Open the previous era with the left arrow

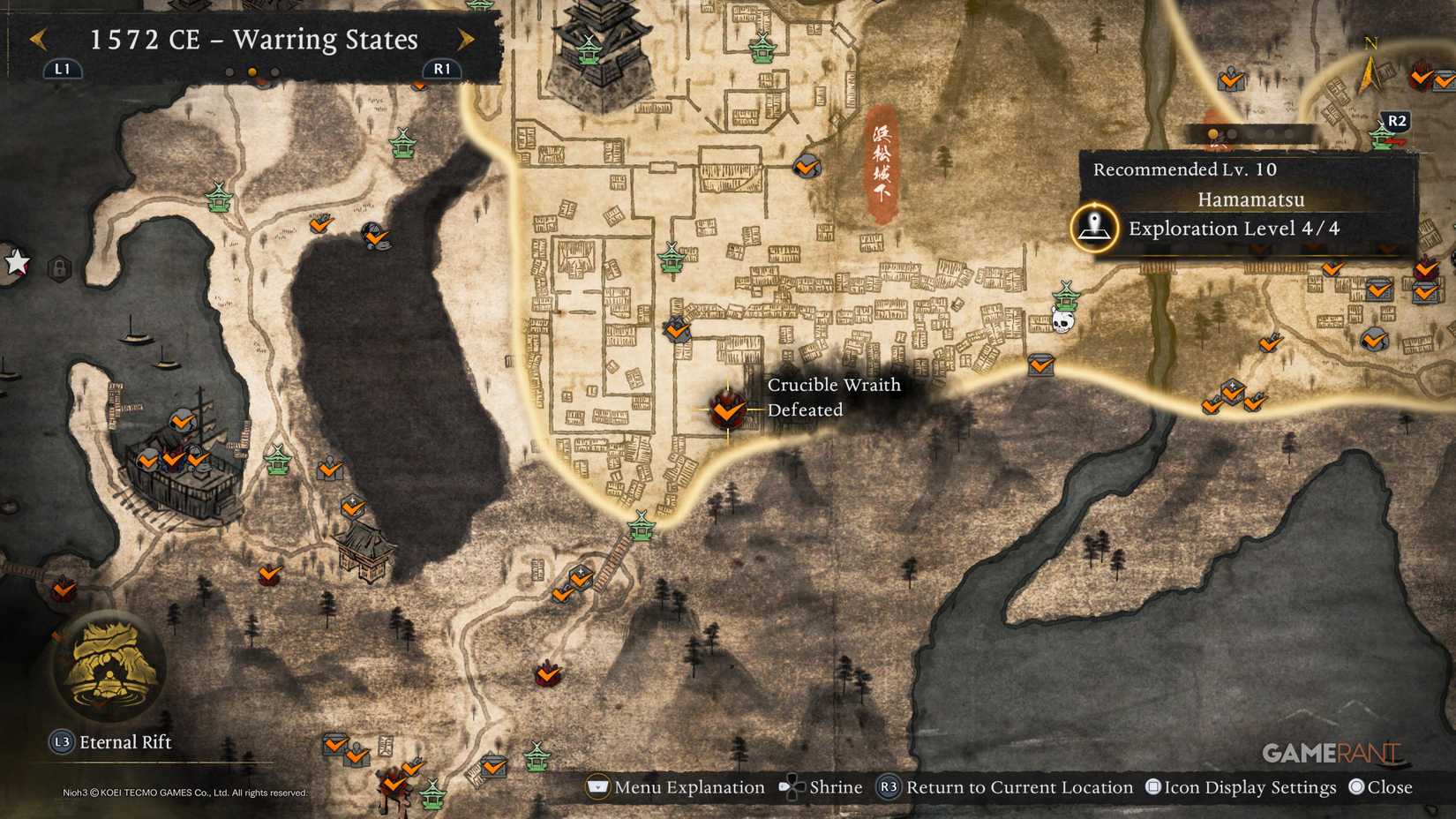click(x=37, y=40)
